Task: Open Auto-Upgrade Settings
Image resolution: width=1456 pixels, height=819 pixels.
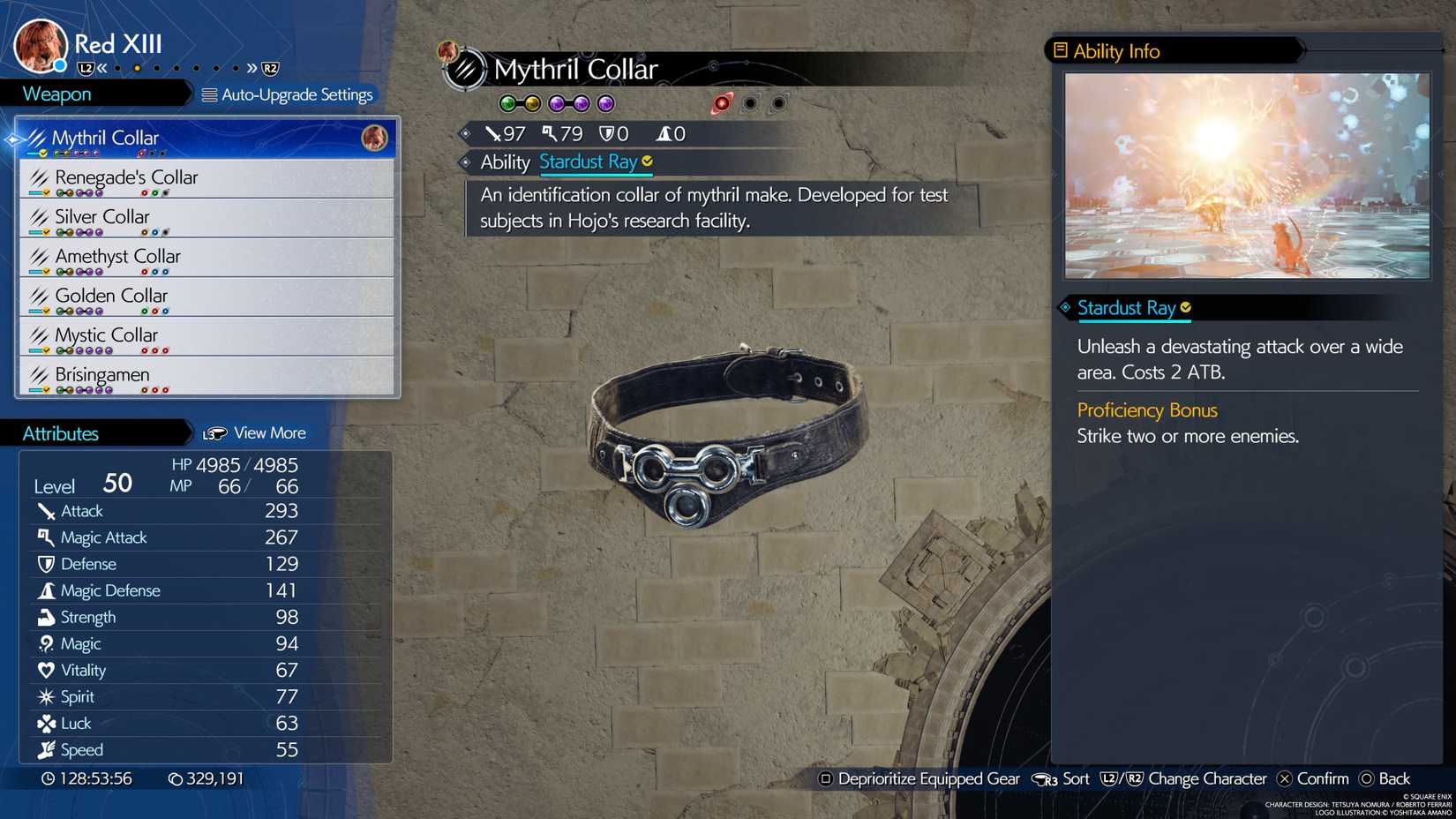Action: click(289, 94)
